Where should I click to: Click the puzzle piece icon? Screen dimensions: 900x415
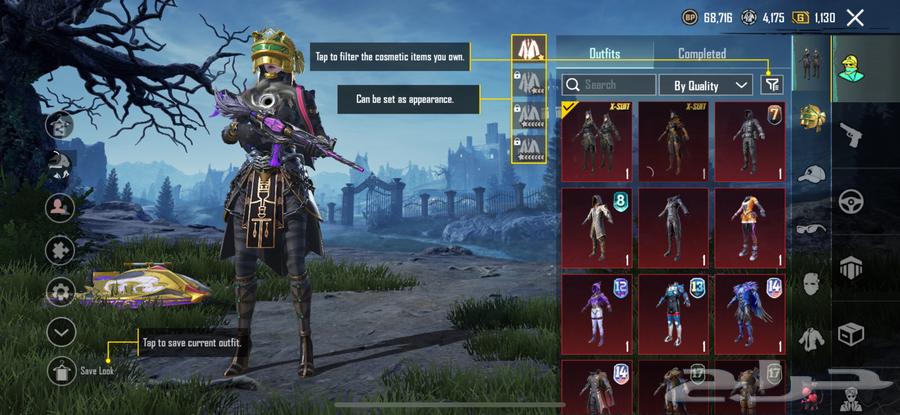coord(61,250)
